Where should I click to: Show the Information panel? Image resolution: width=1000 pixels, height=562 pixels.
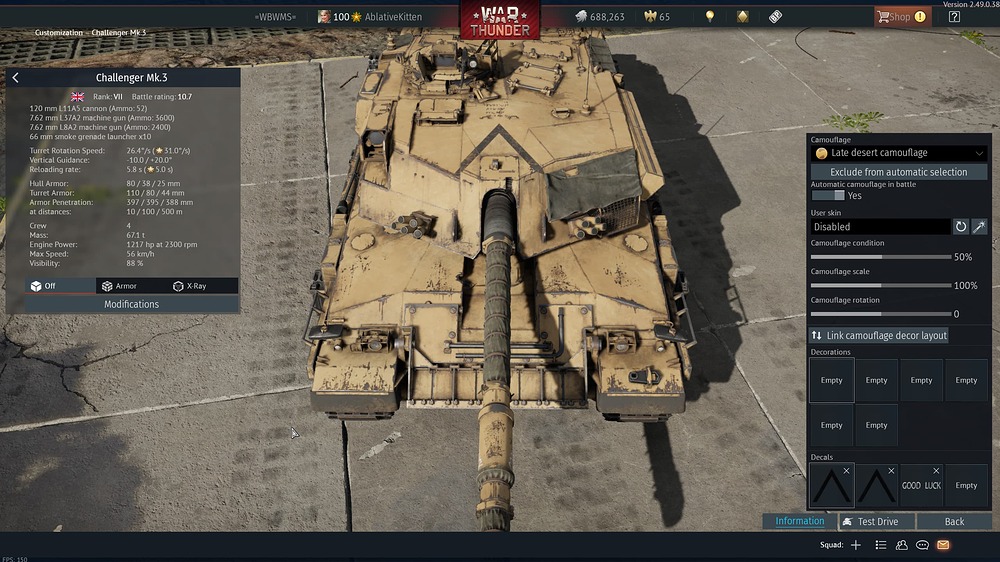click(x=799, y=521)
